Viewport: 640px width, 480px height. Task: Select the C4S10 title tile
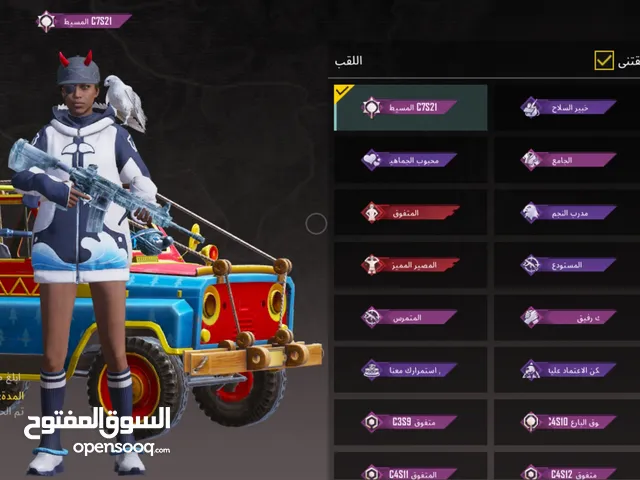click(568, 422)
